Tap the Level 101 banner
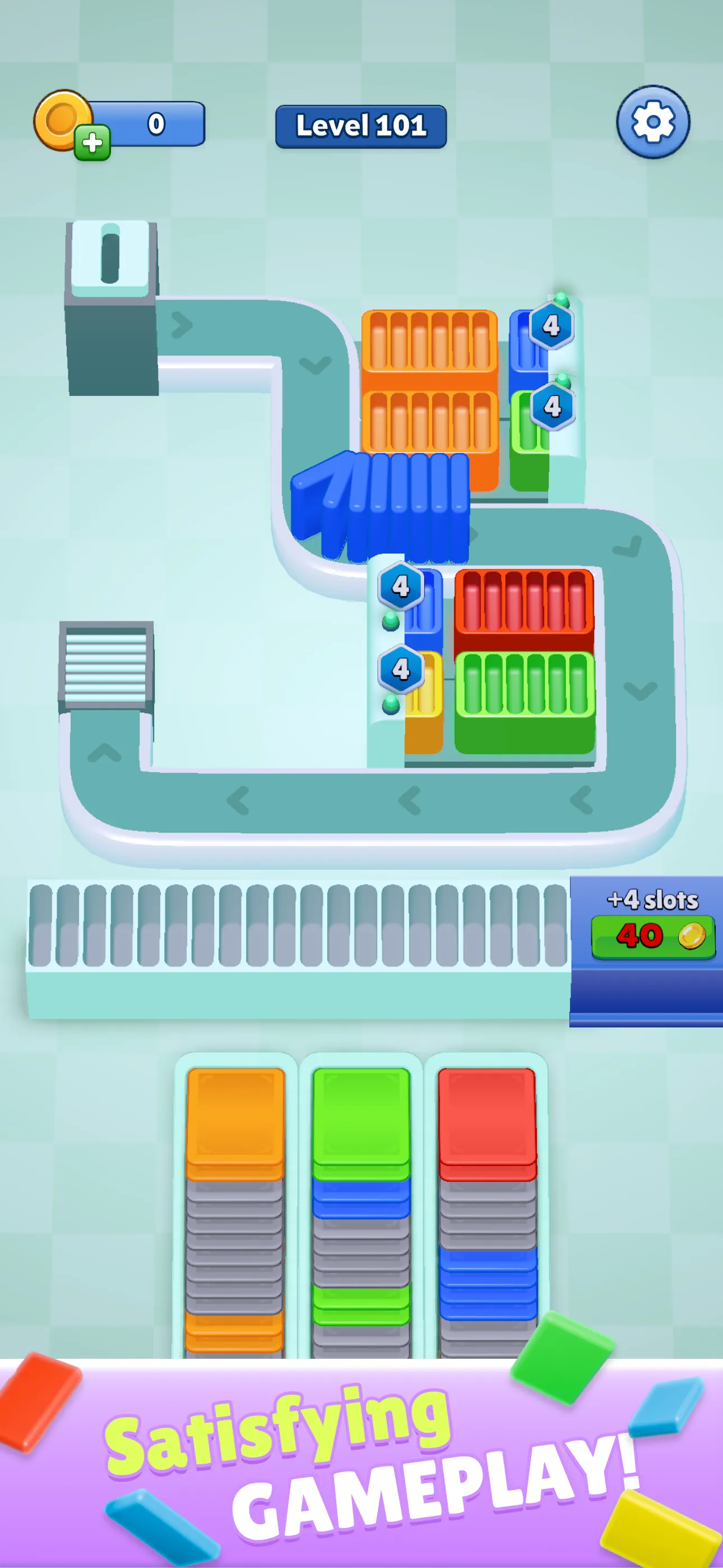The image size is (723, 1568). click(x=361, y=127)
